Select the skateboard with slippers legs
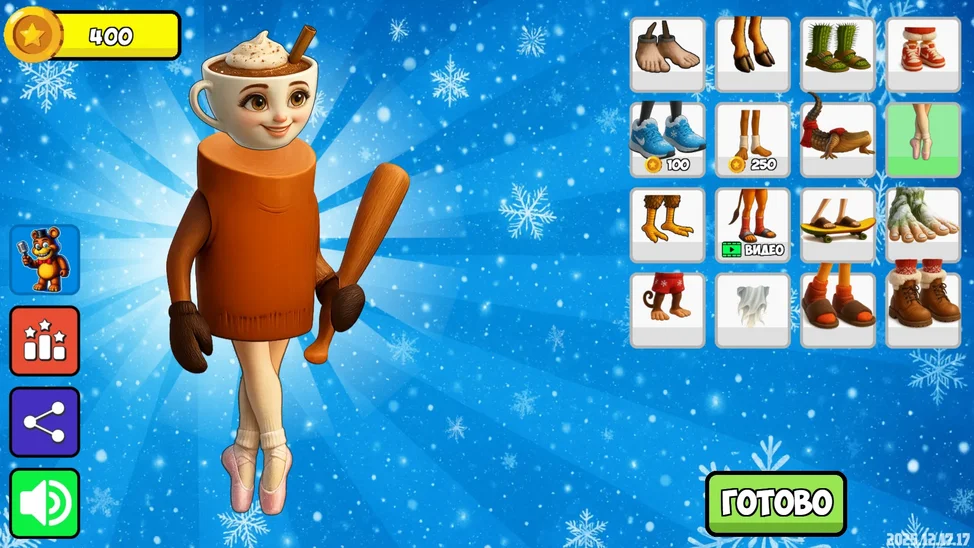974x548 pixels. tap(838, 225)
